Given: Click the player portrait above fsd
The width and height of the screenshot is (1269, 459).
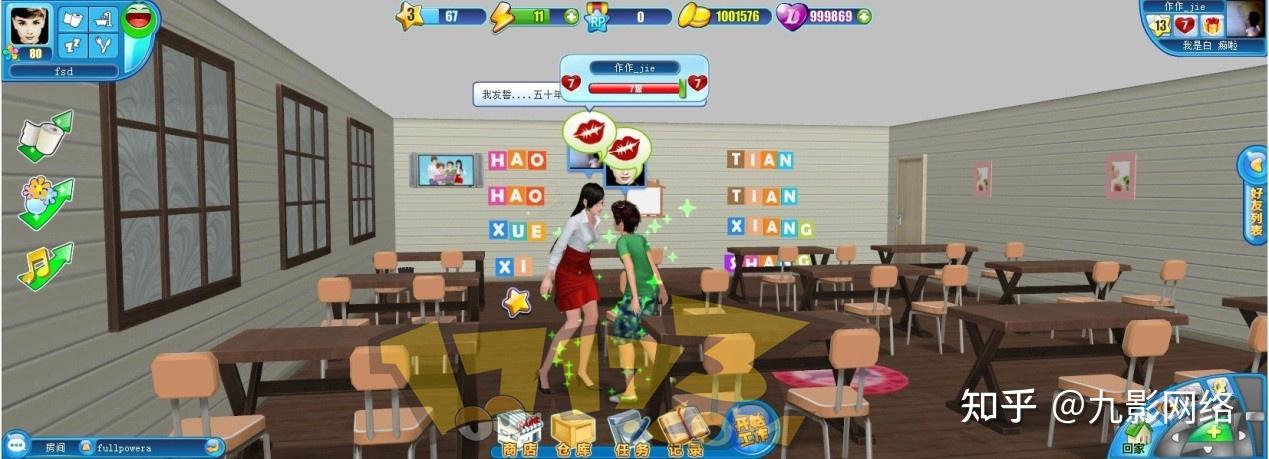Looking at the screenshot, I should tap(29, 32).
